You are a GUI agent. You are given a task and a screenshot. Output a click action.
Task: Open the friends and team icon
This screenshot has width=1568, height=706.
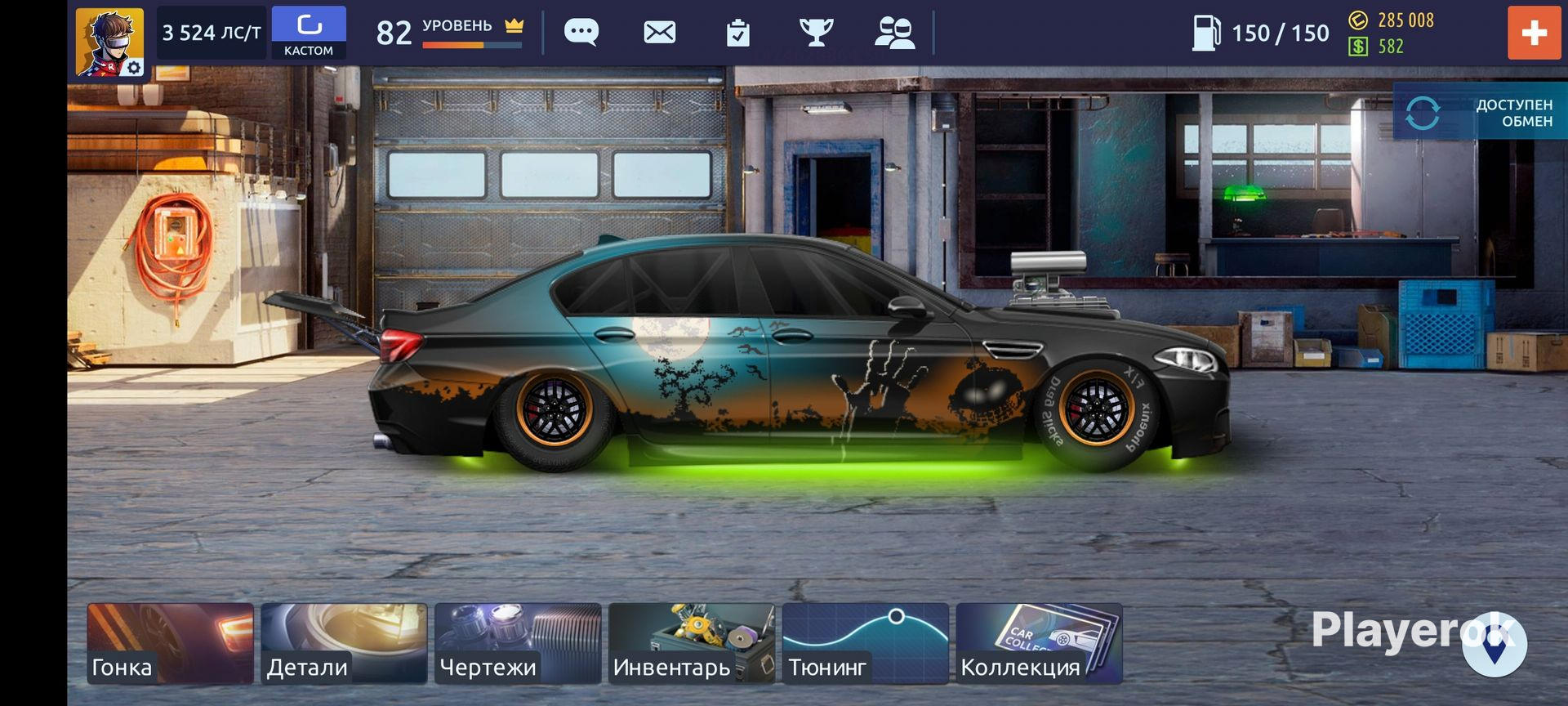point(894,33)
